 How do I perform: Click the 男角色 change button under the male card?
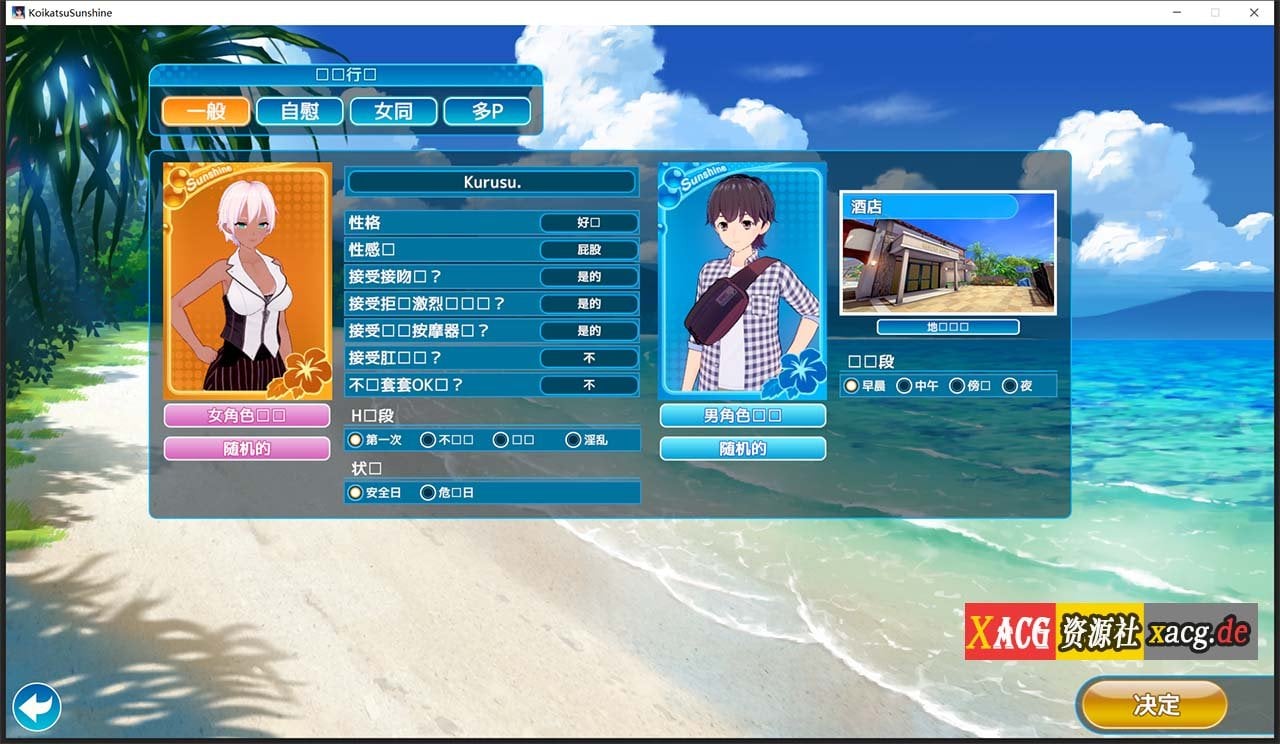click(x=742, y=415)
